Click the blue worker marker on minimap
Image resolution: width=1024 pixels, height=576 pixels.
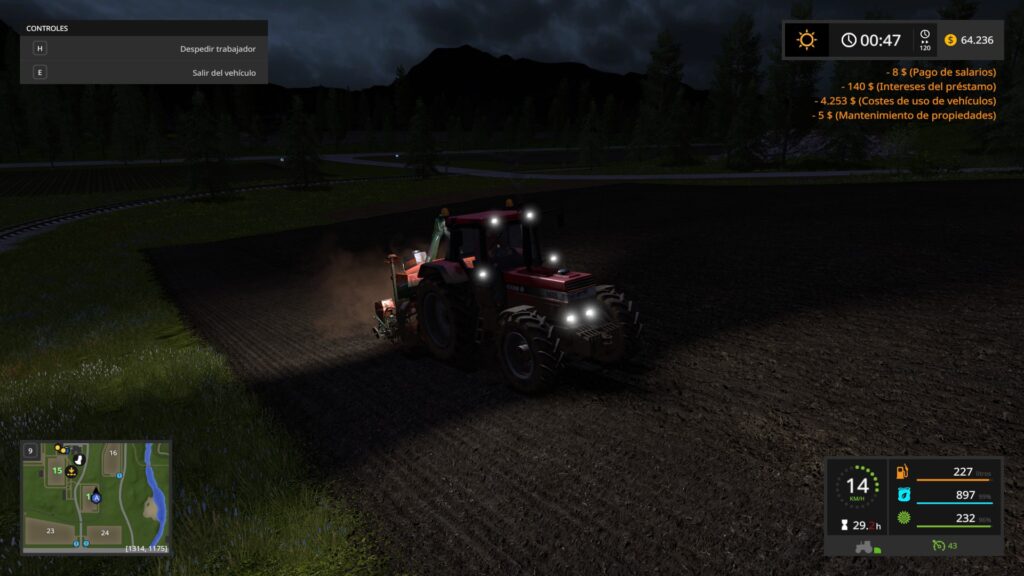[x=97, y=497]
